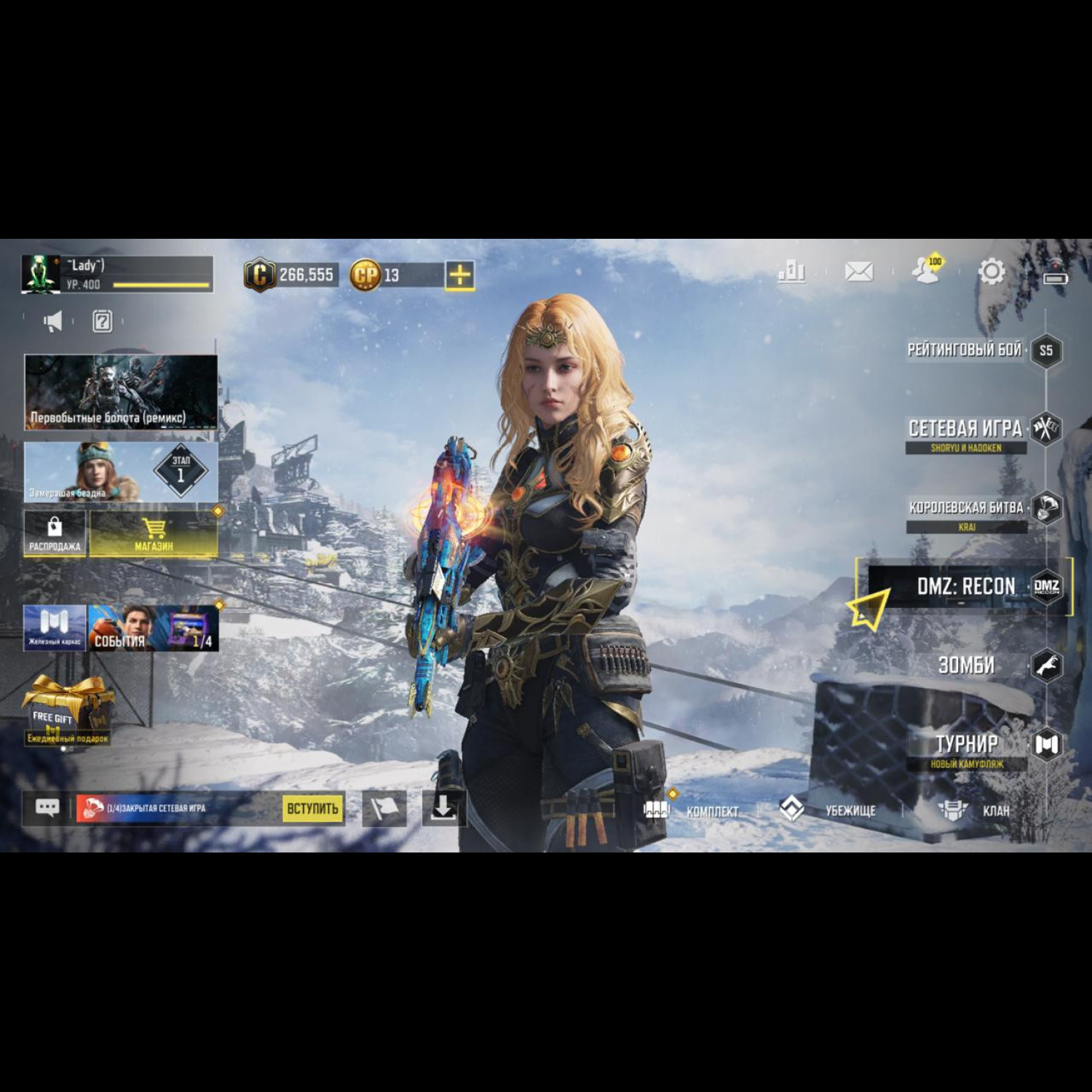The height and width of the screenshot is (1092, 1092).
Task: Open the friends list icon
Action: coord(926,271)
